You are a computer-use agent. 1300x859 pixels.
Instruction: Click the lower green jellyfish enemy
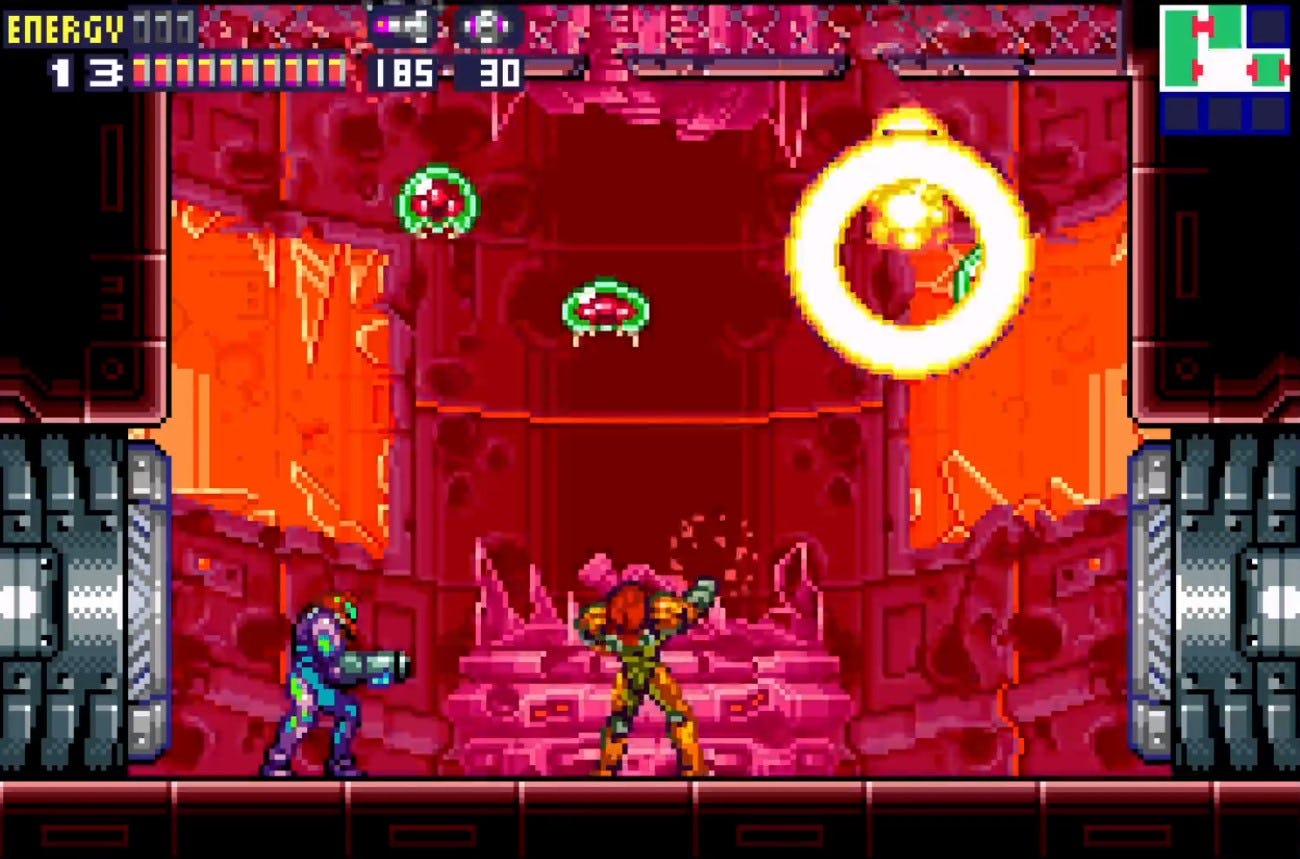click(605, 305)
